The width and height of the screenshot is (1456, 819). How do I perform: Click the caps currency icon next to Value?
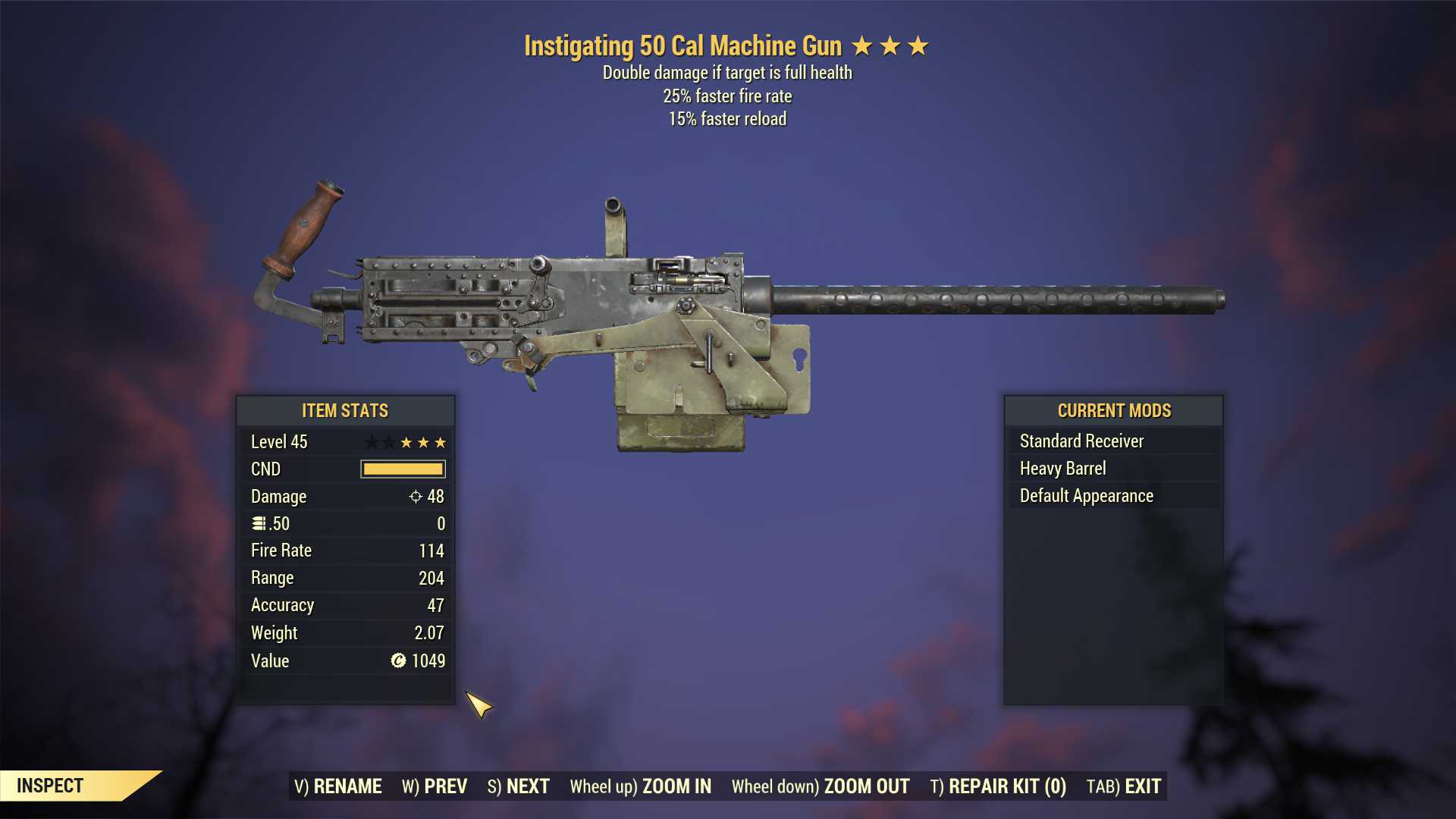tap(397, 661)
